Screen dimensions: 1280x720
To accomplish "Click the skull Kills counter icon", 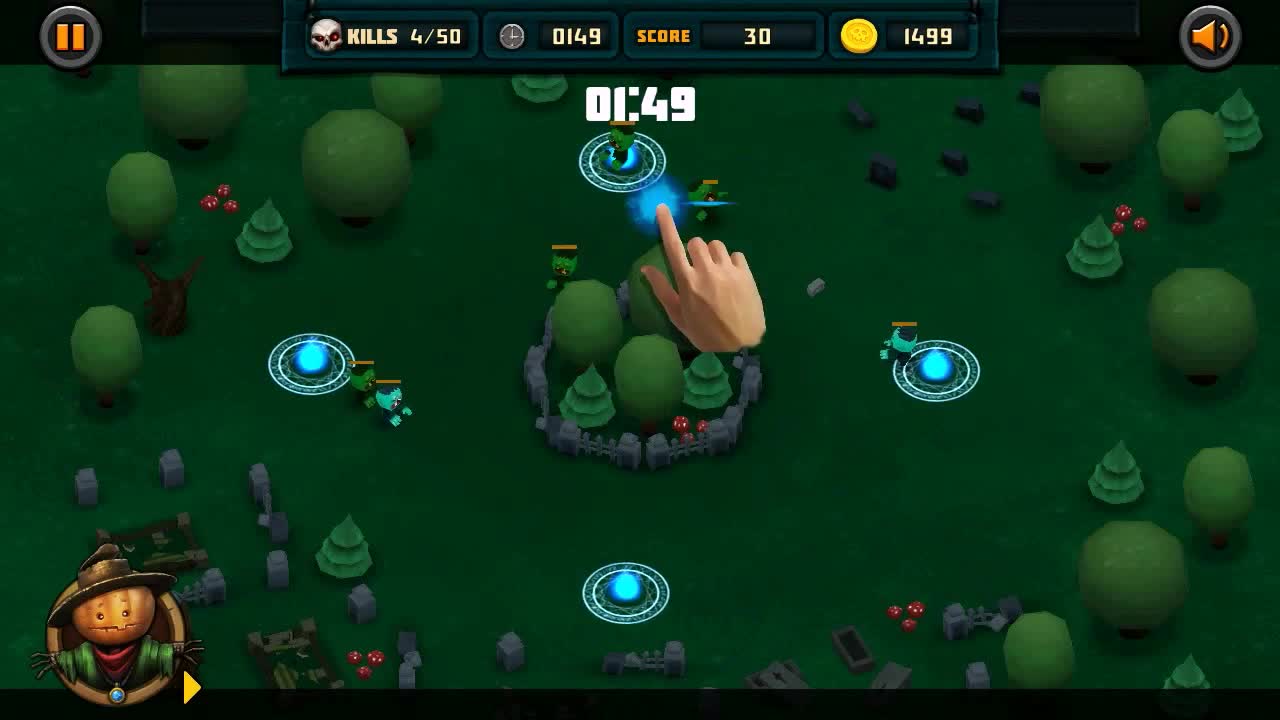I will coord(327,36).
